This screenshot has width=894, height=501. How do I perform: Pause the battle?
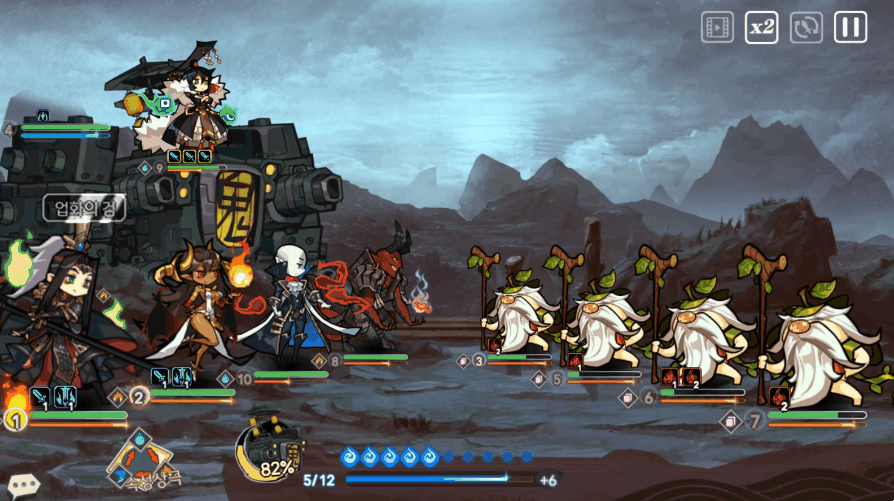tap(851, 27)
